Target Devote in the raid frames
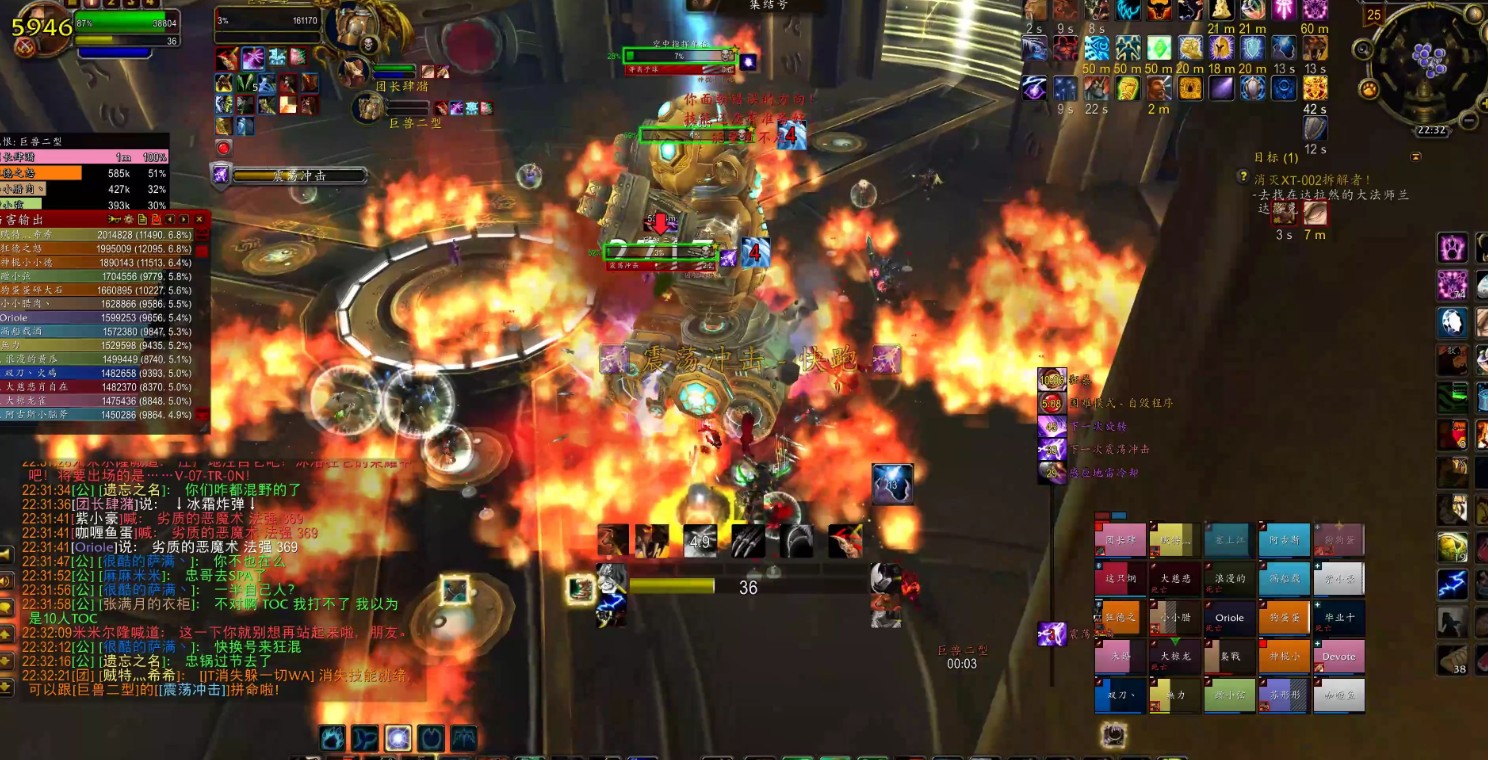Screen dimensions: 1488x760 1338,657
